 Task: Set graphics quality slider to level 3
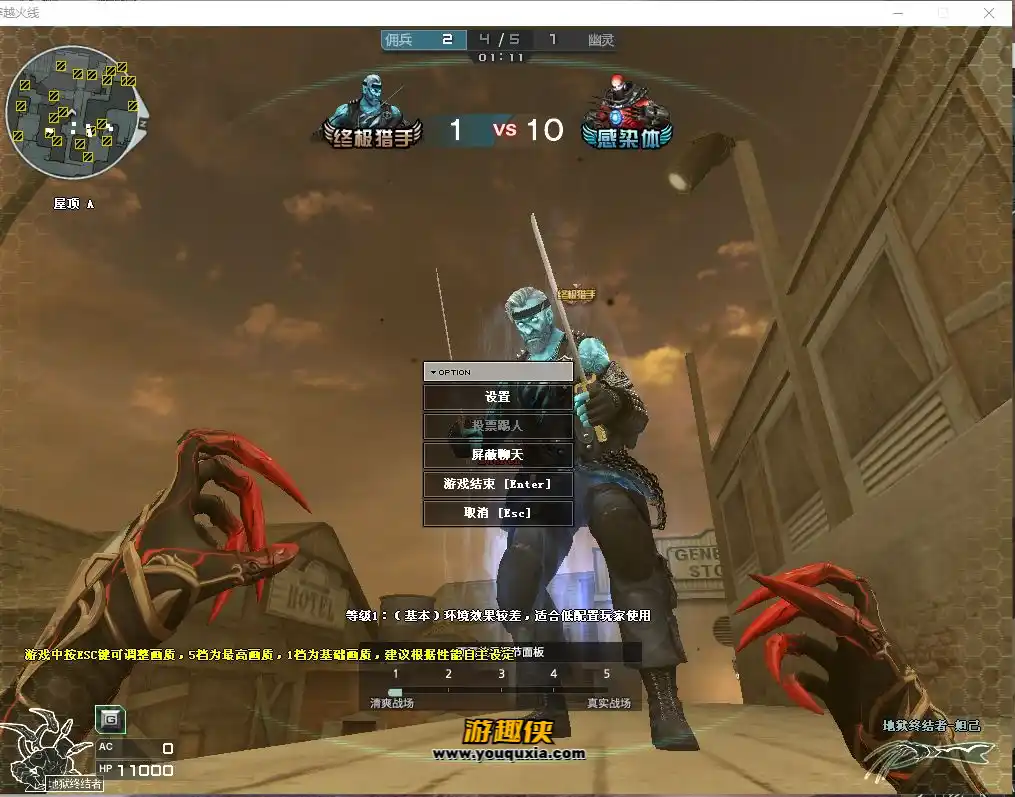point(501,691)
